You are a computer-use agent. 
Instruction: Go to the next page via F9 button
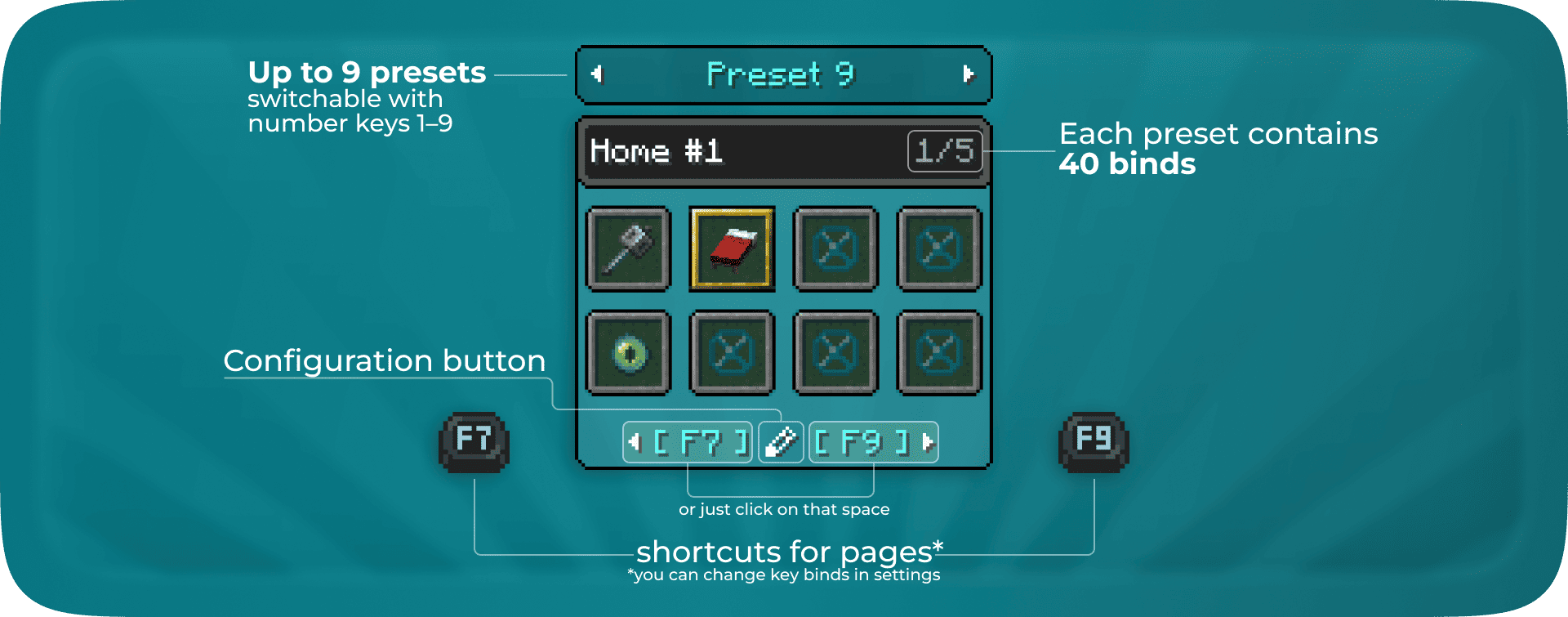click(x=873, y=442)
